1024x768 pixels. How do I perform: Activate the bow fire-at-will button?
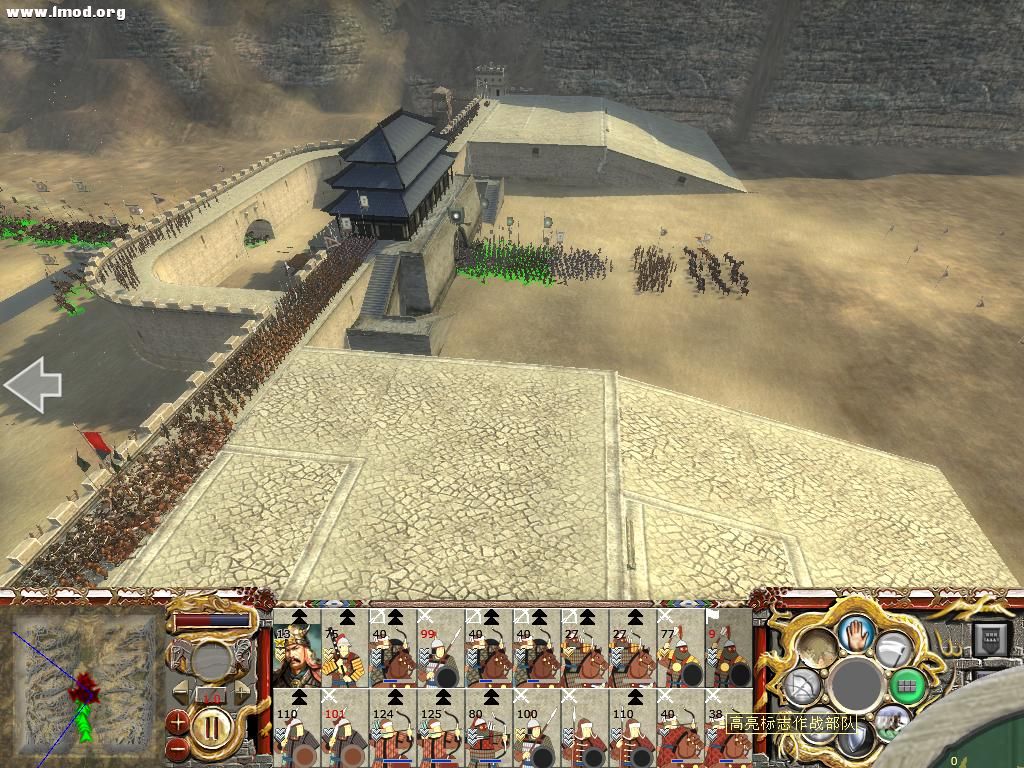801,686
